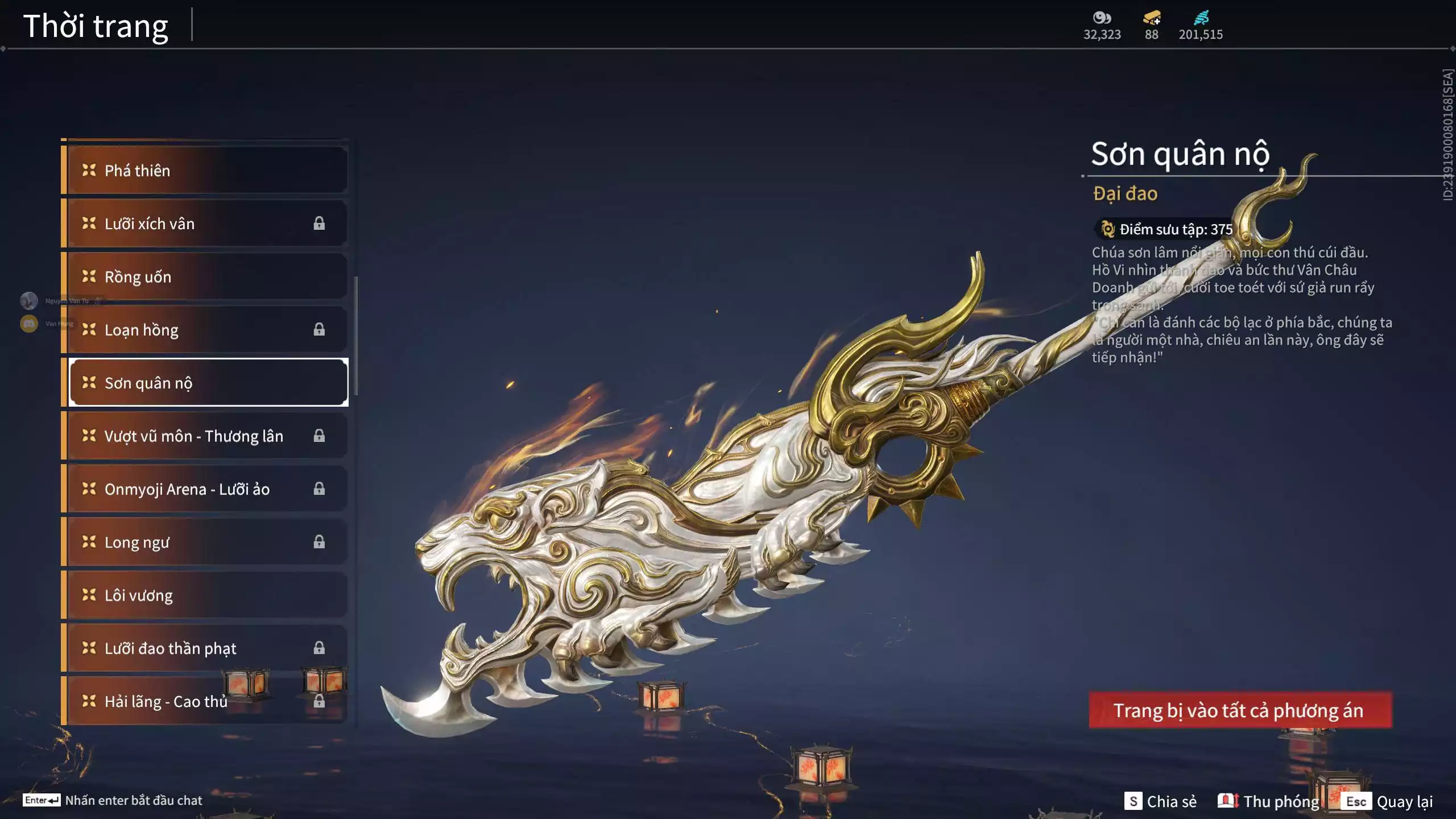Go back with Quay lại
The width and height of the screenshot is (1456, 819).
(x=1389, y=801)
